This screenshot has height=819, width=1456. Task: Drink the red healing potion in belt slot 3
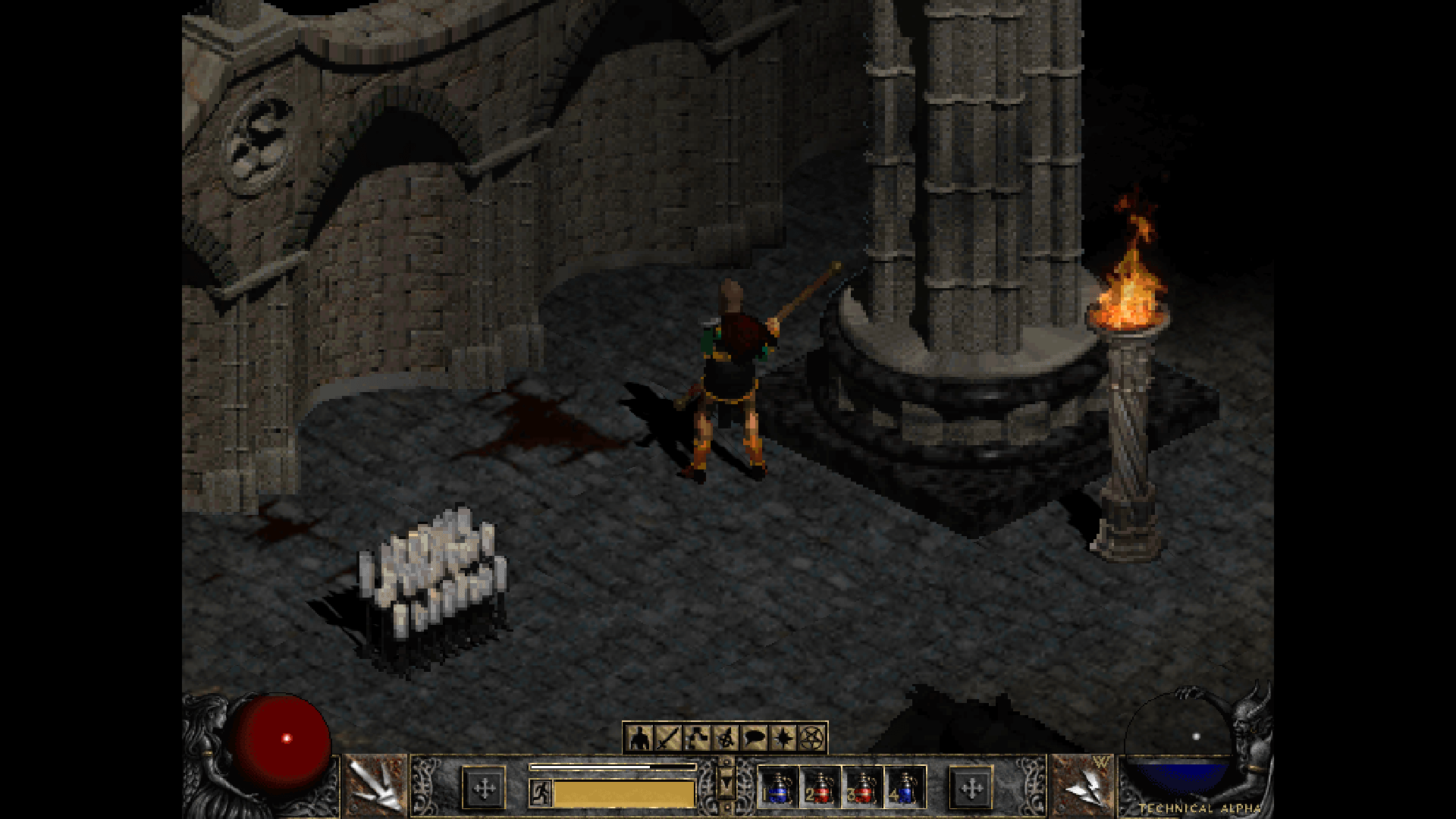coord(862,788)
